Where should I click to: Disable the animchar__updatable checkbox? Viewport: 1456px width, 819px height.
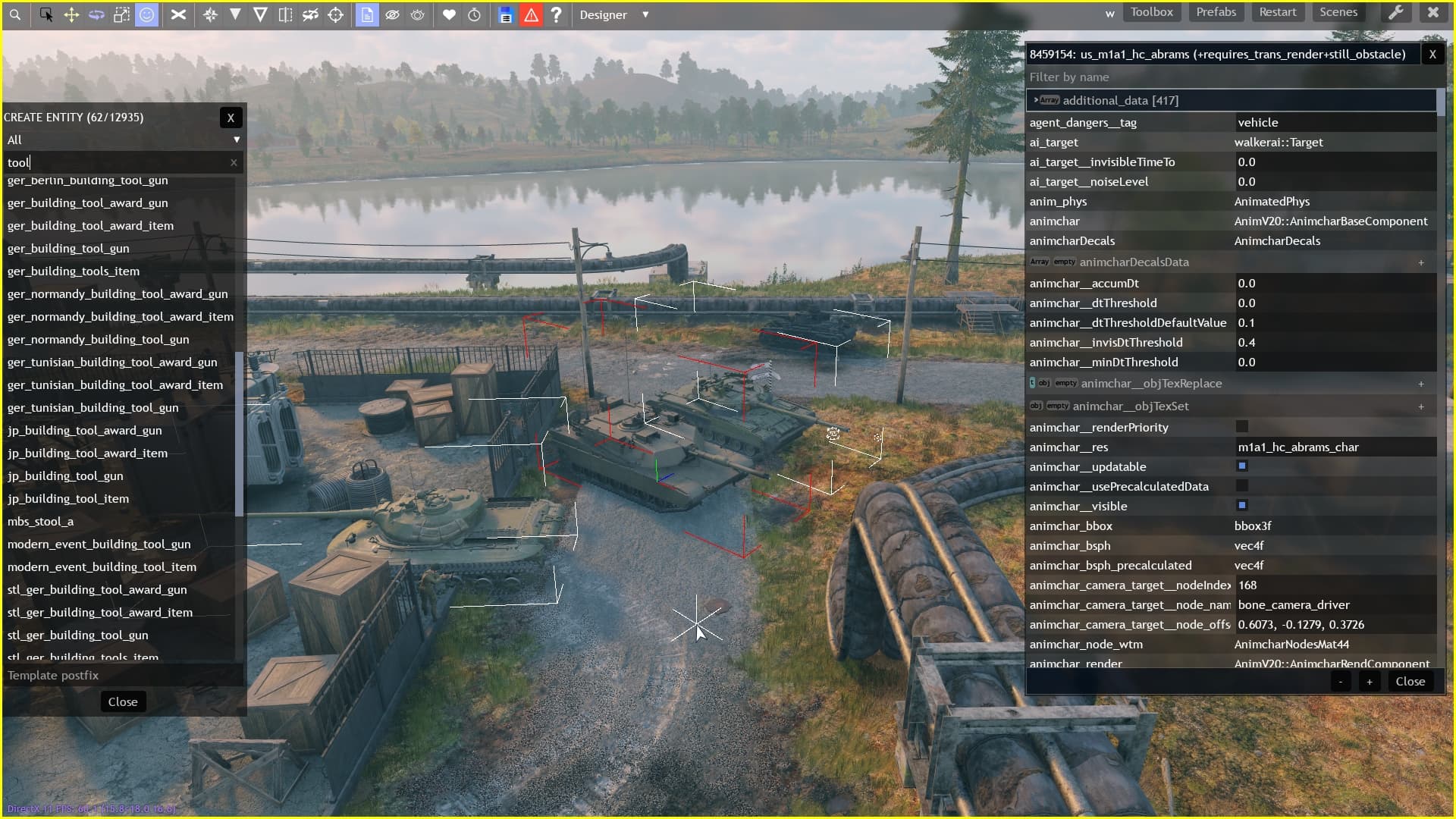(x=1242, y=466)
